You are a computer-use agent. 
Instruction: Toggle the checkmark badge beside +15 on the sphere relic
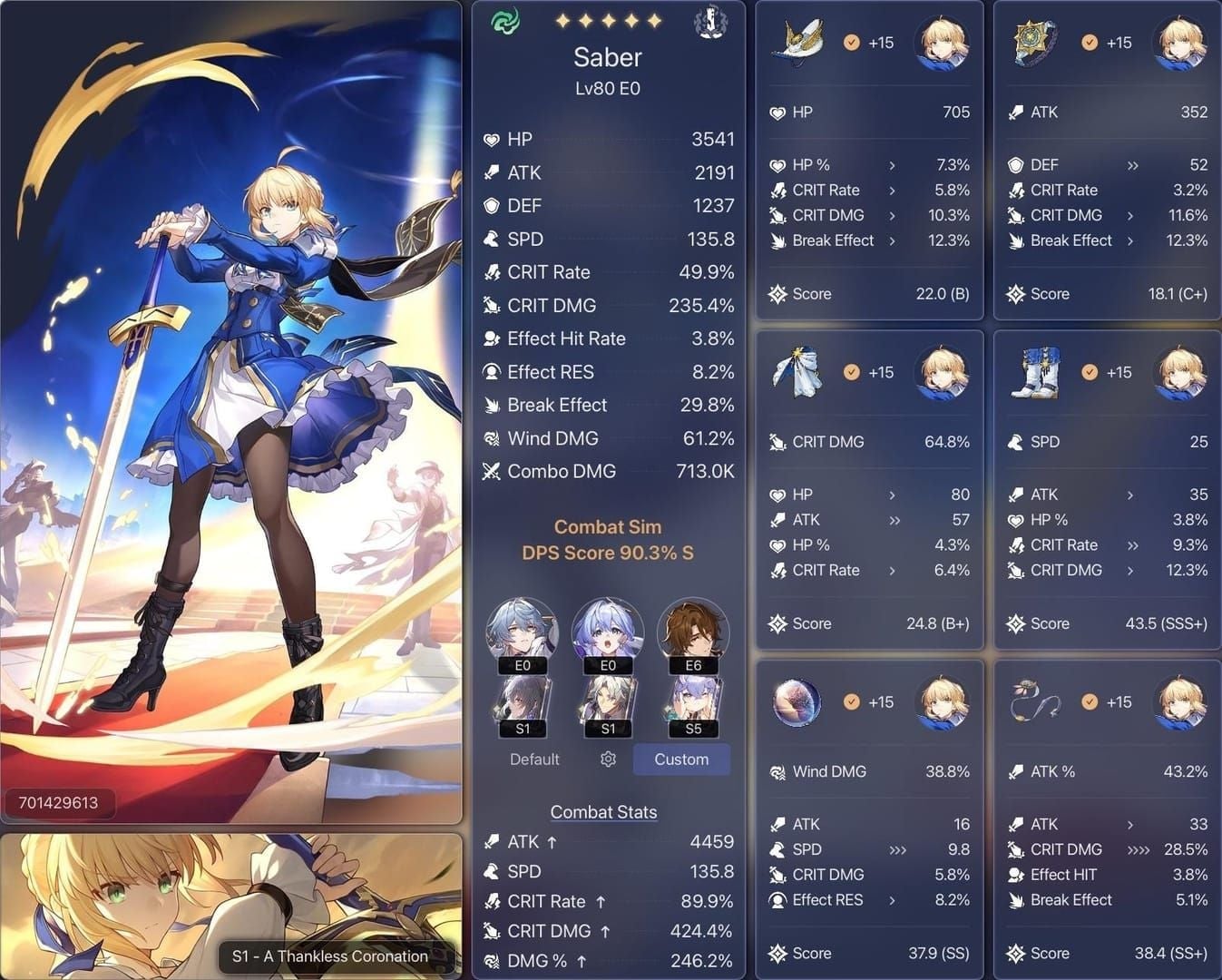[x=851, y=701]
